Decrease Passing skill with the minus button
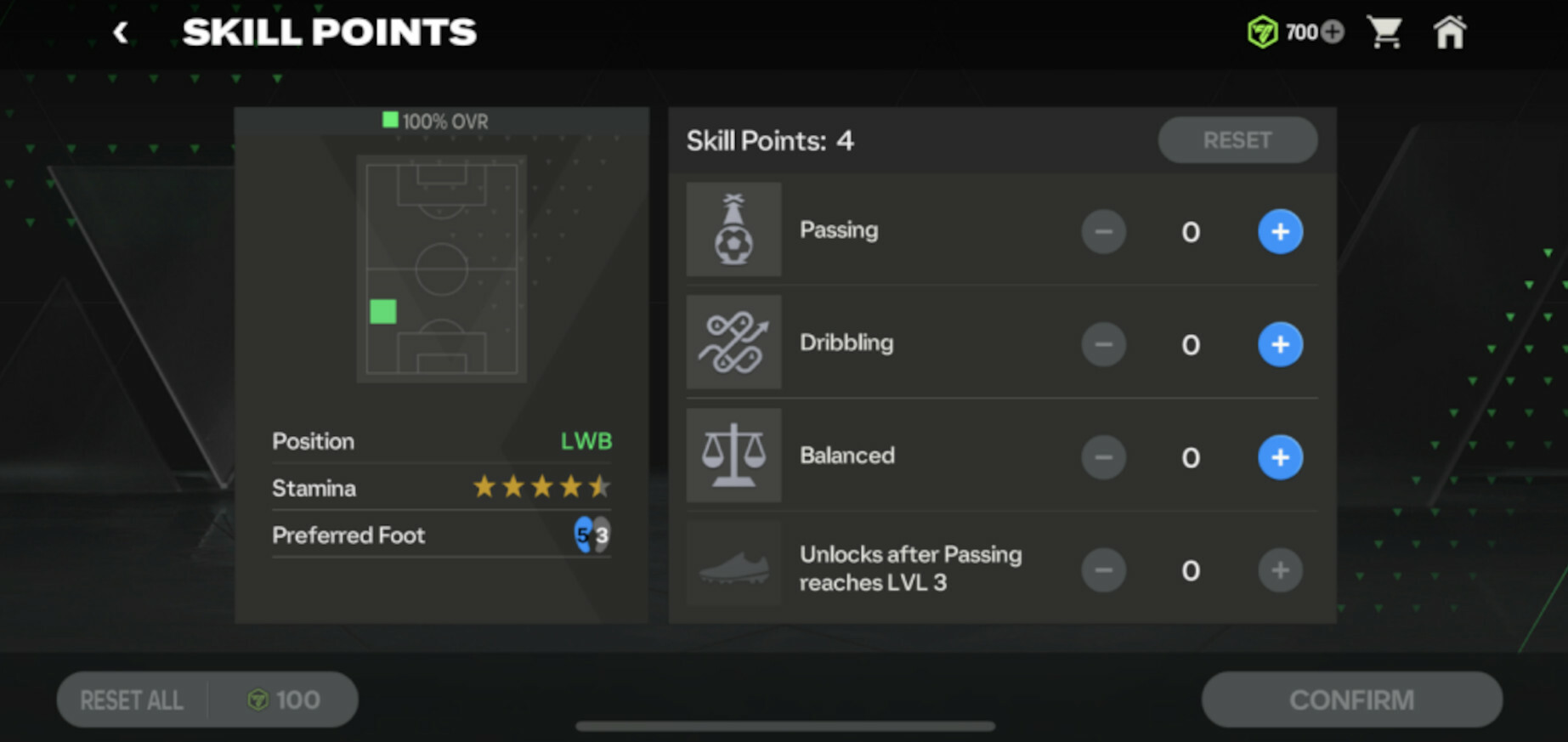Viewport: 1568px width, 742px height. point(1103,231)
